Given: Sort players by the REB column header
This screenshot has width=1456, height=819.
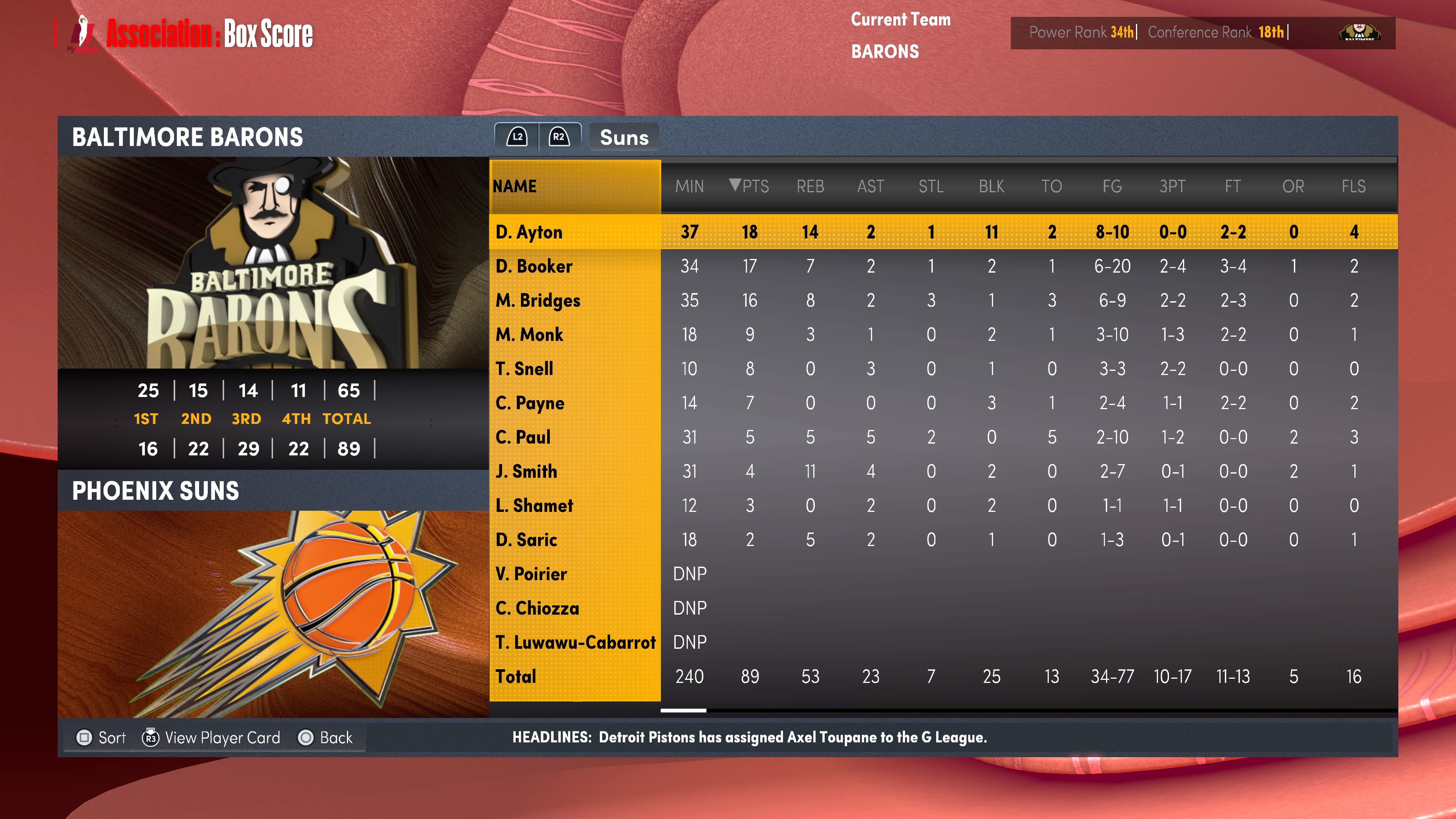Looking at the screenshot, I should 810,186.
